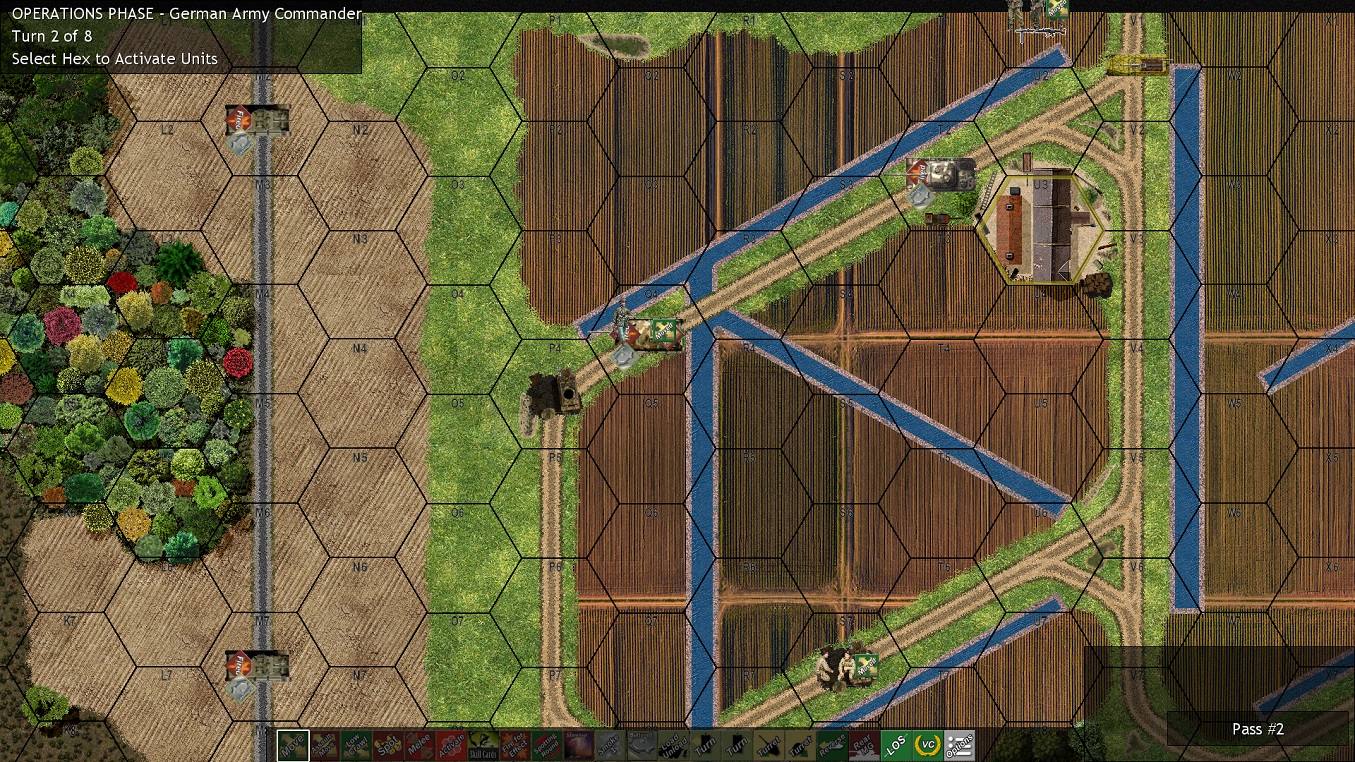
Task: Fire a Smoke round
Action: 611,745
